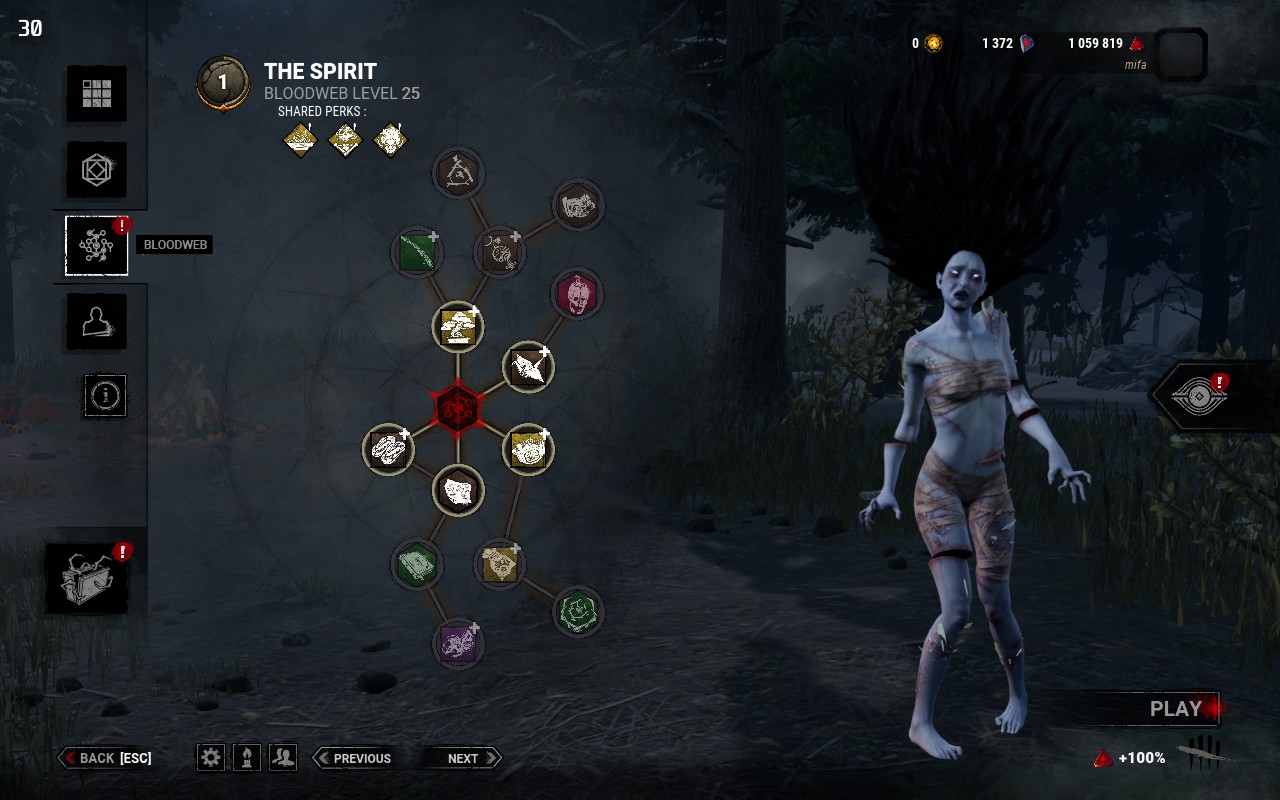This screenshot has width=1280, height=800.
Task: Purchase the green rose wreath node
Action: coord(577,611)
